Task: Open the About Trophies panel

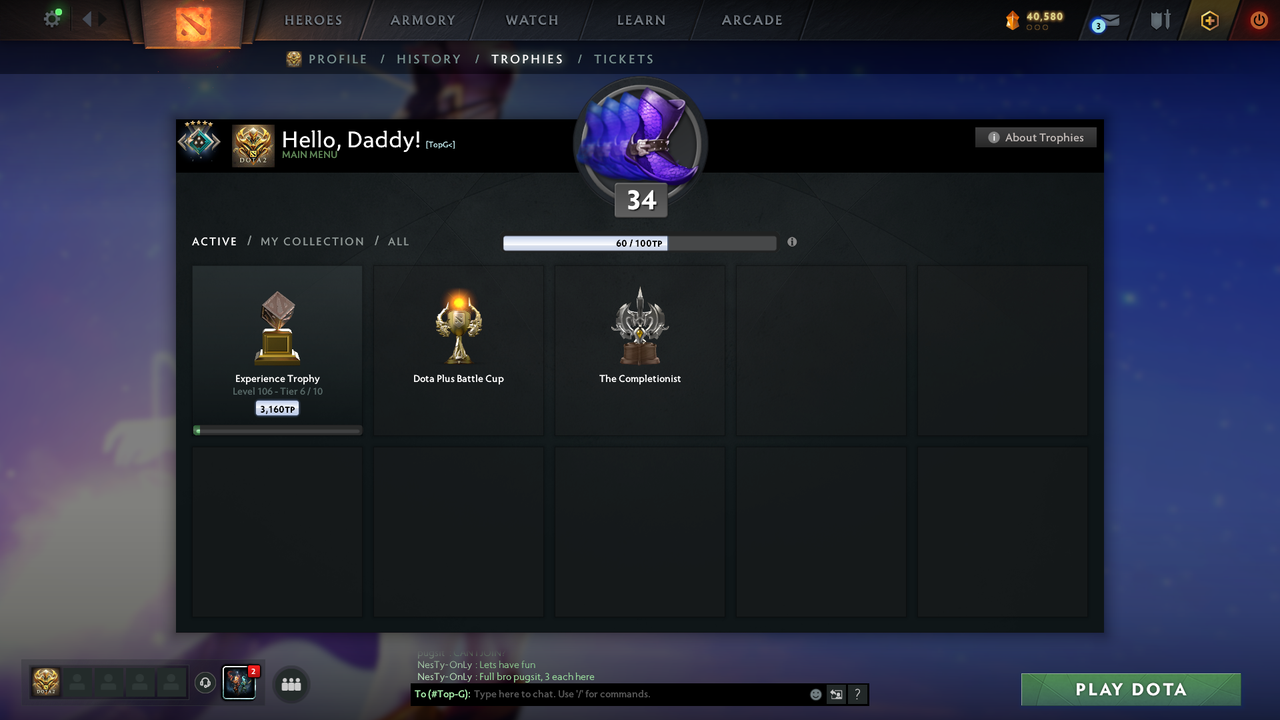Action: [x=1035, y=137]
